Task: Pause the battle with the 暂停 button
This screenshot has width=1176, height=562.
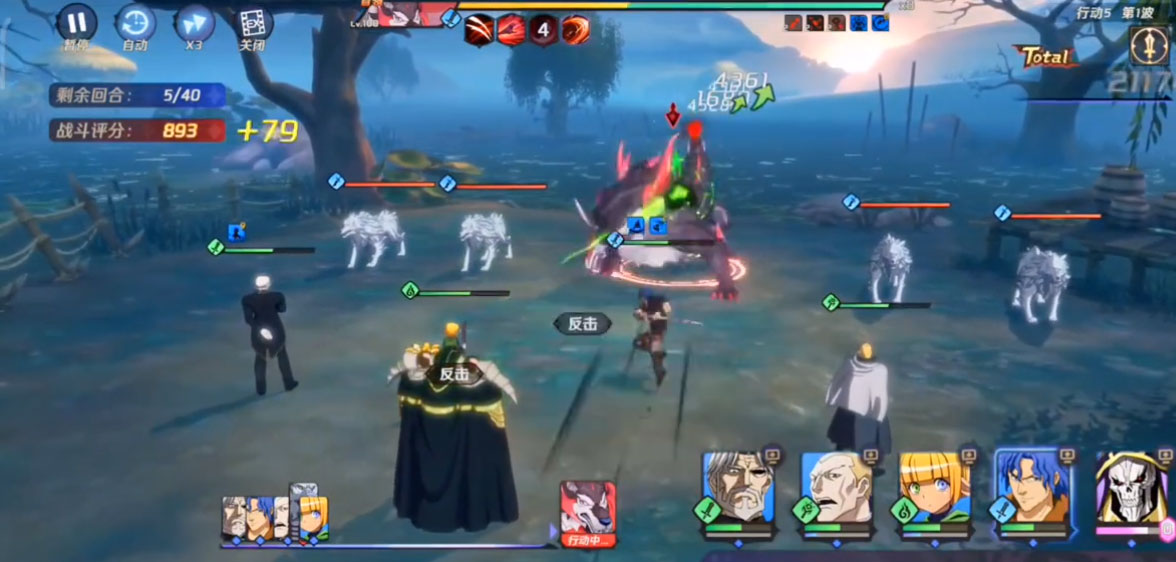Action: click(x=76, y=24)
